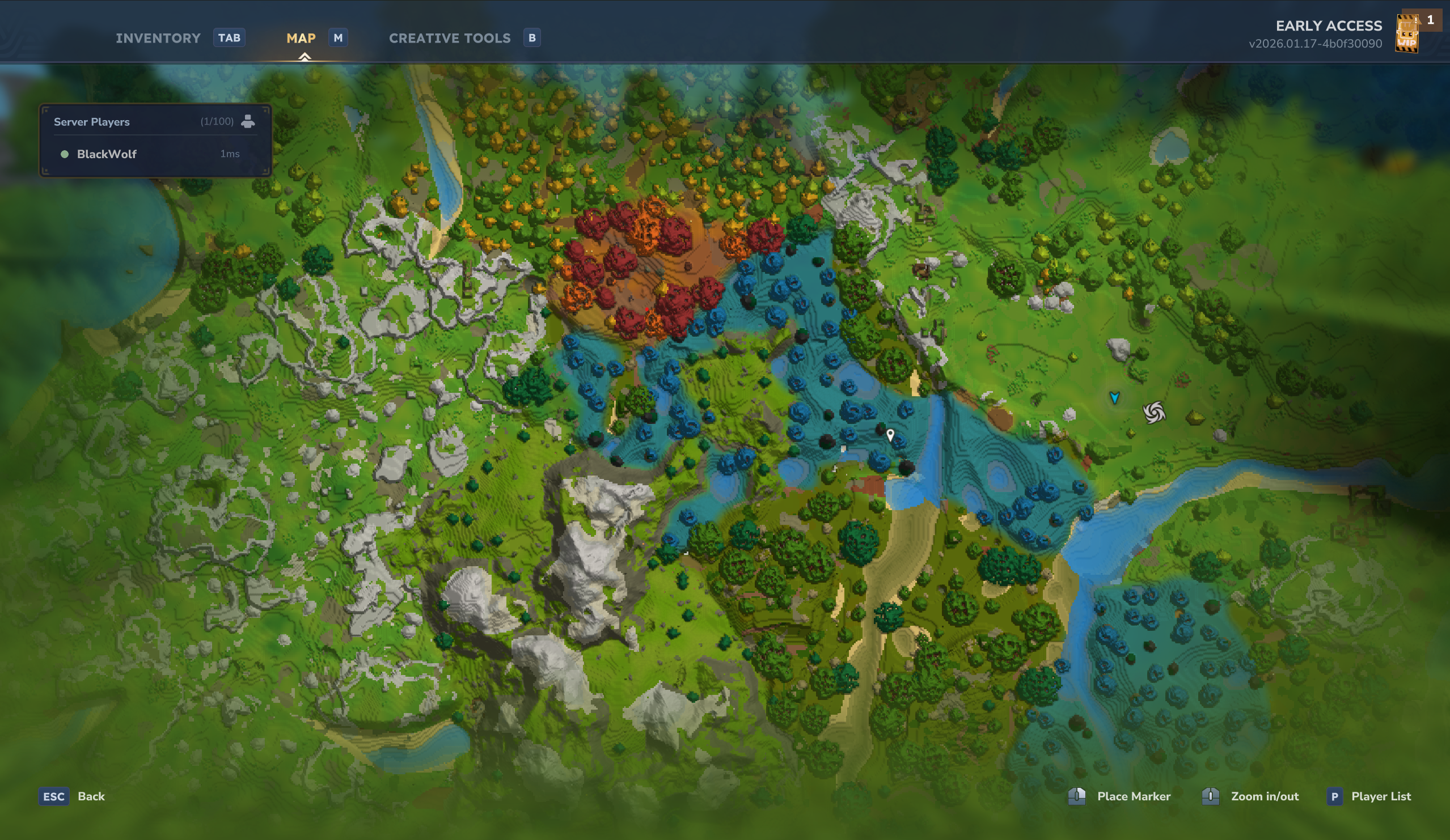Switch to the Inventory tab
Viewport: 1450px width, 840px height.
tap(158, 38)
